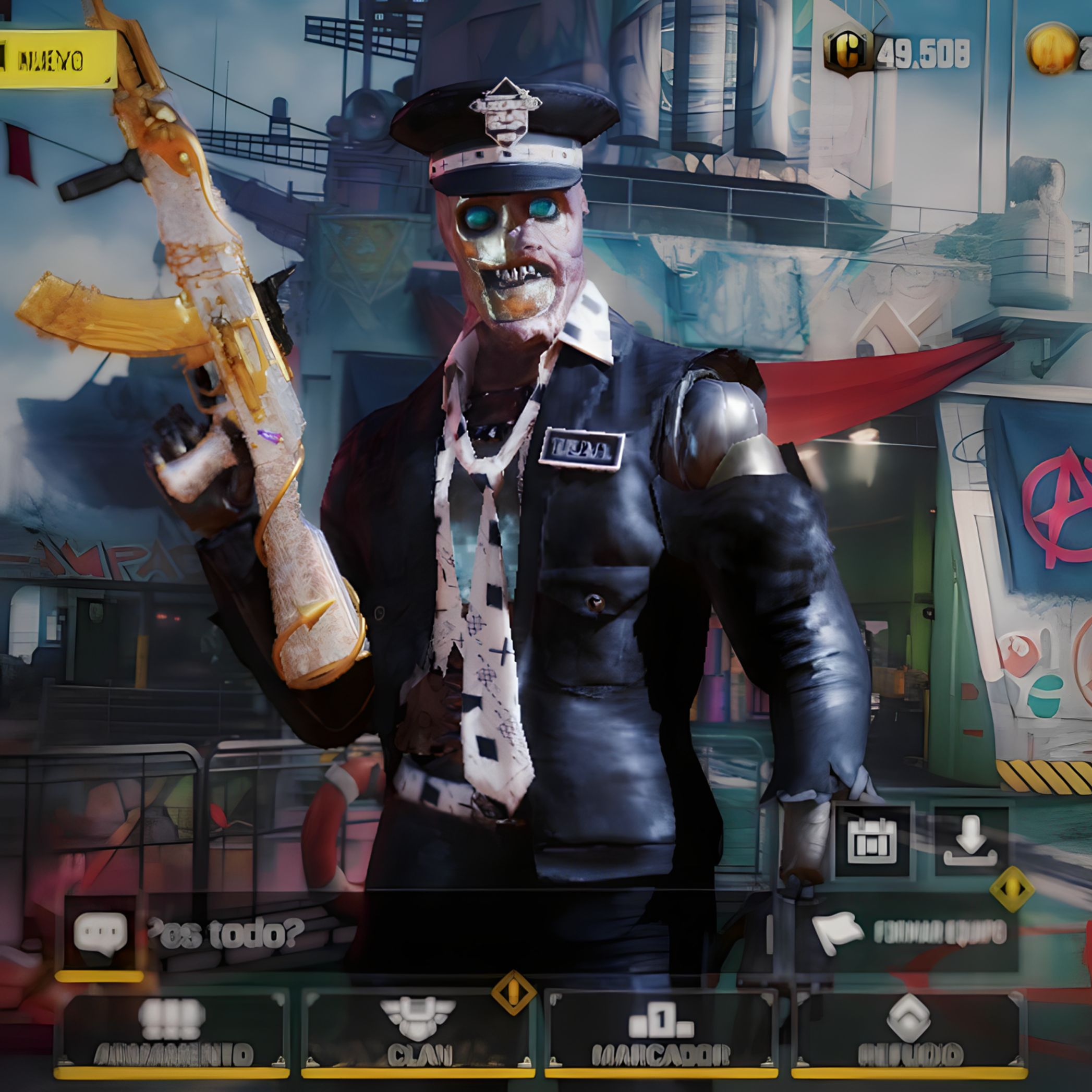Click the Formar Equipo flag button

pos(911,933)
